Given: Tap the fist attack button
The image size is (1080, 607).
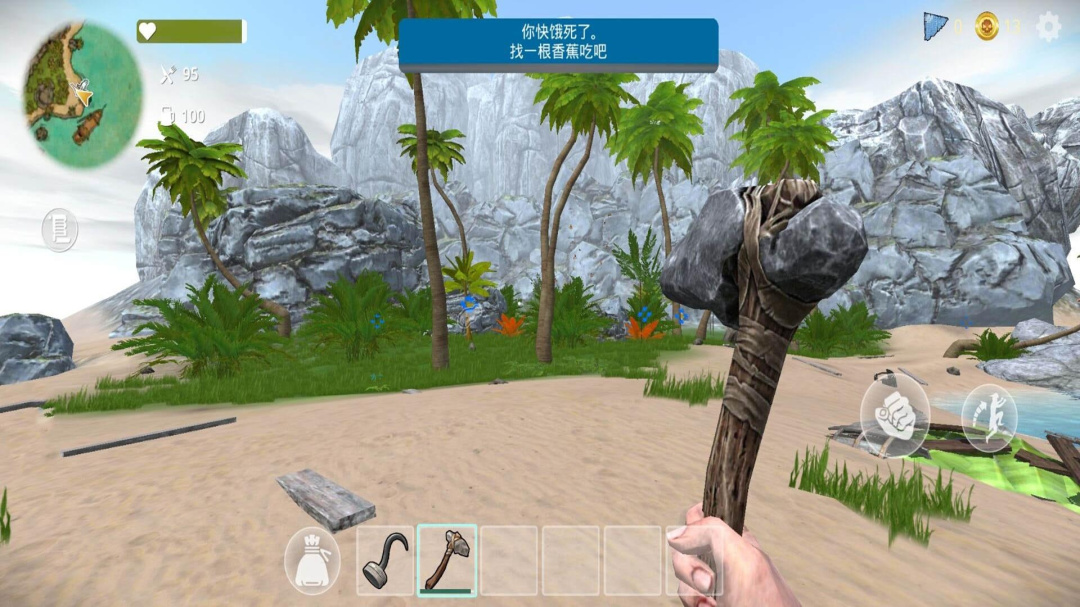Looking at the screenshot, I should coord(894,420).
